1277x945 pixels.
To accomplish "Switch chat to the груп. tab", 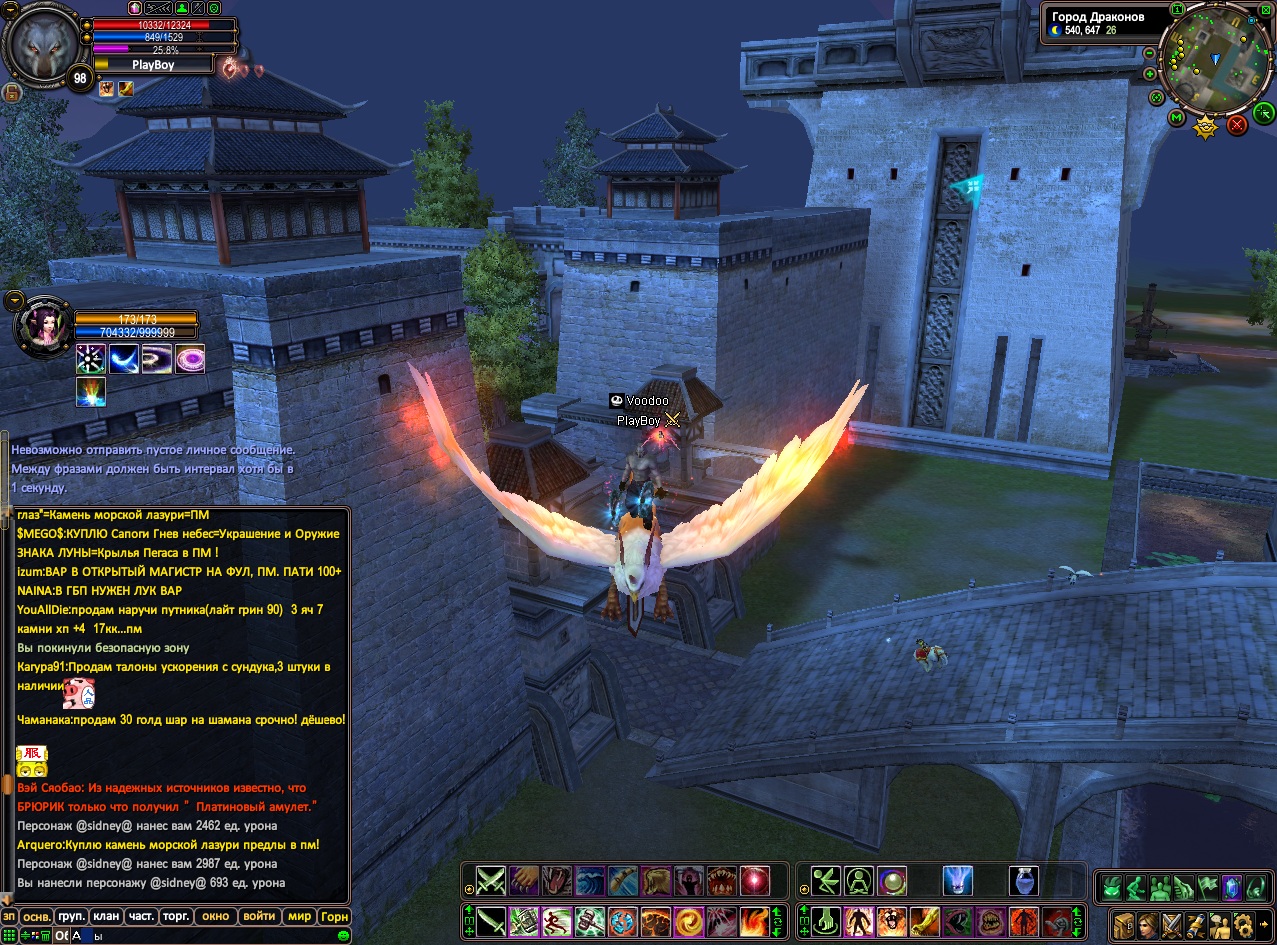I will (72, 916).
